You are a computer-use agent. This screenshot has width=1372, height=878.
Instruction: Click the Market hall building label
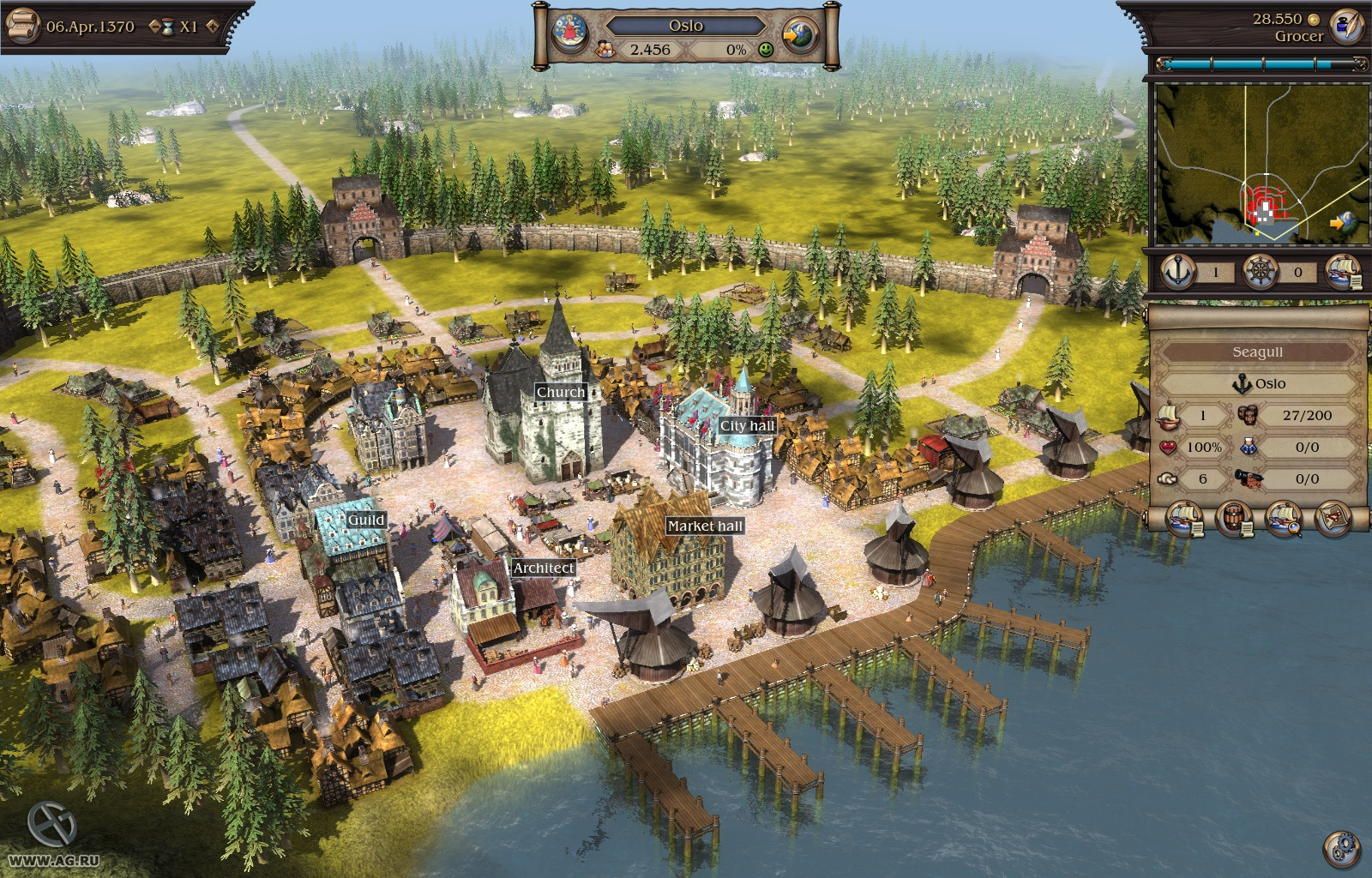pos(705,526)
